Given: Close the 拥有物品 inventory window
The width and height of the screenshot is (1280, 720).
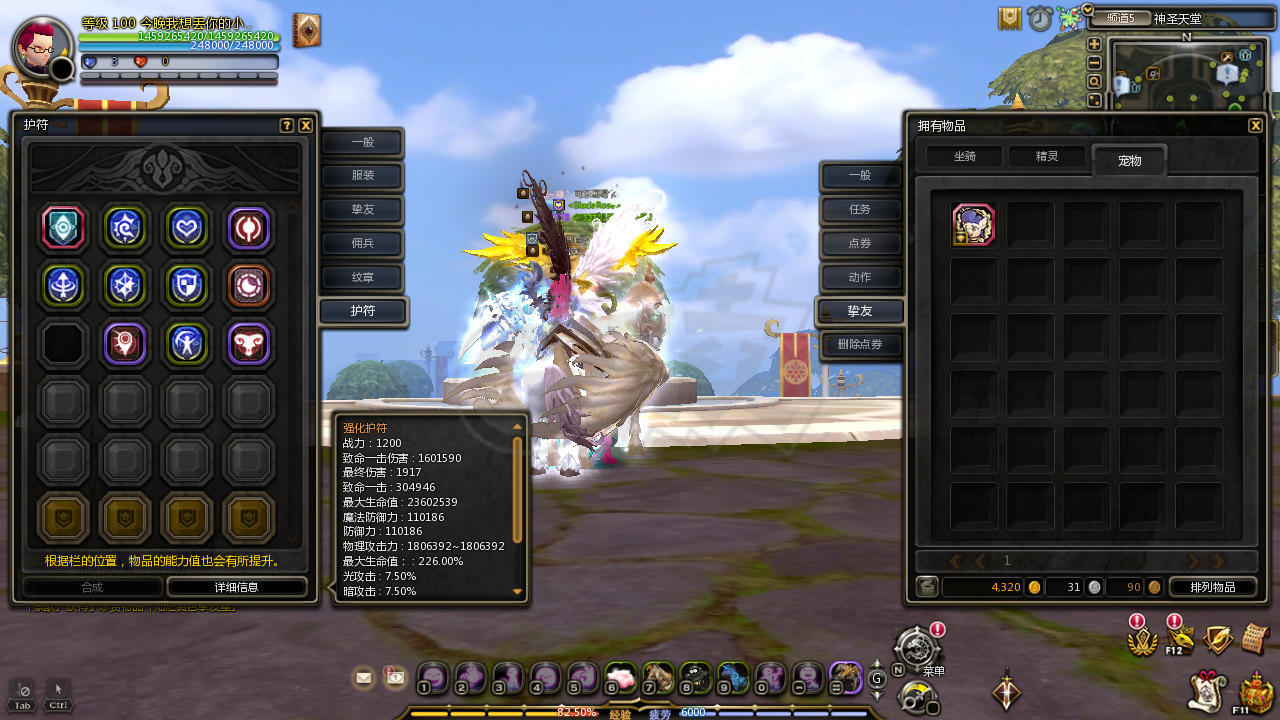Looking at the screenshot, I should tap(1255, 126).
